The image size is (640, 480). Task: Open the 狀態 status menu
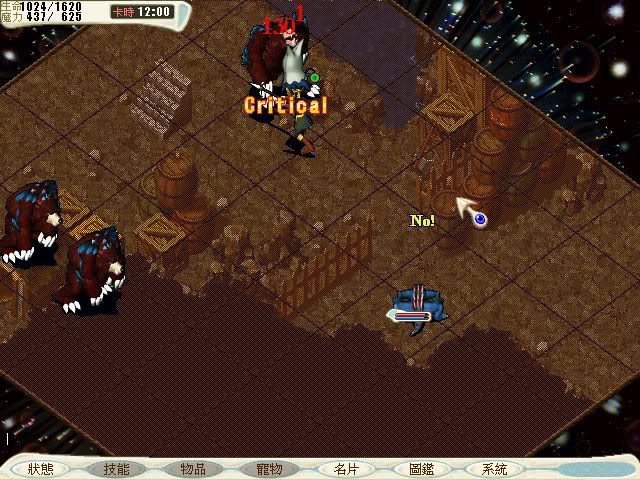[x=41, y=468]
